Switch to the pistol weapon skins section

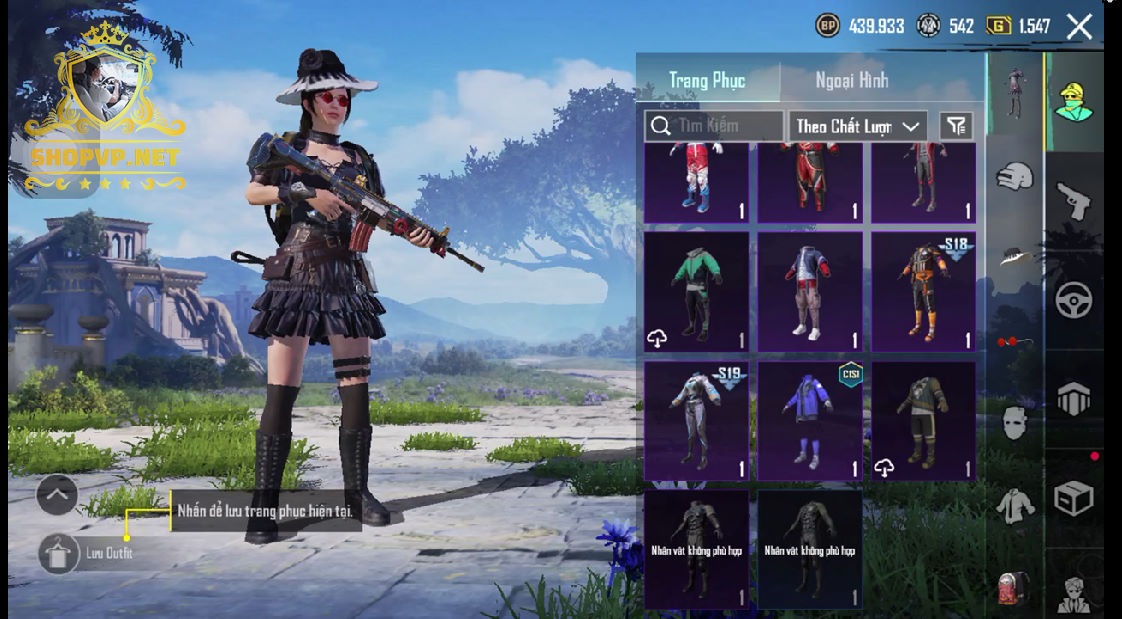point(1074,201)
